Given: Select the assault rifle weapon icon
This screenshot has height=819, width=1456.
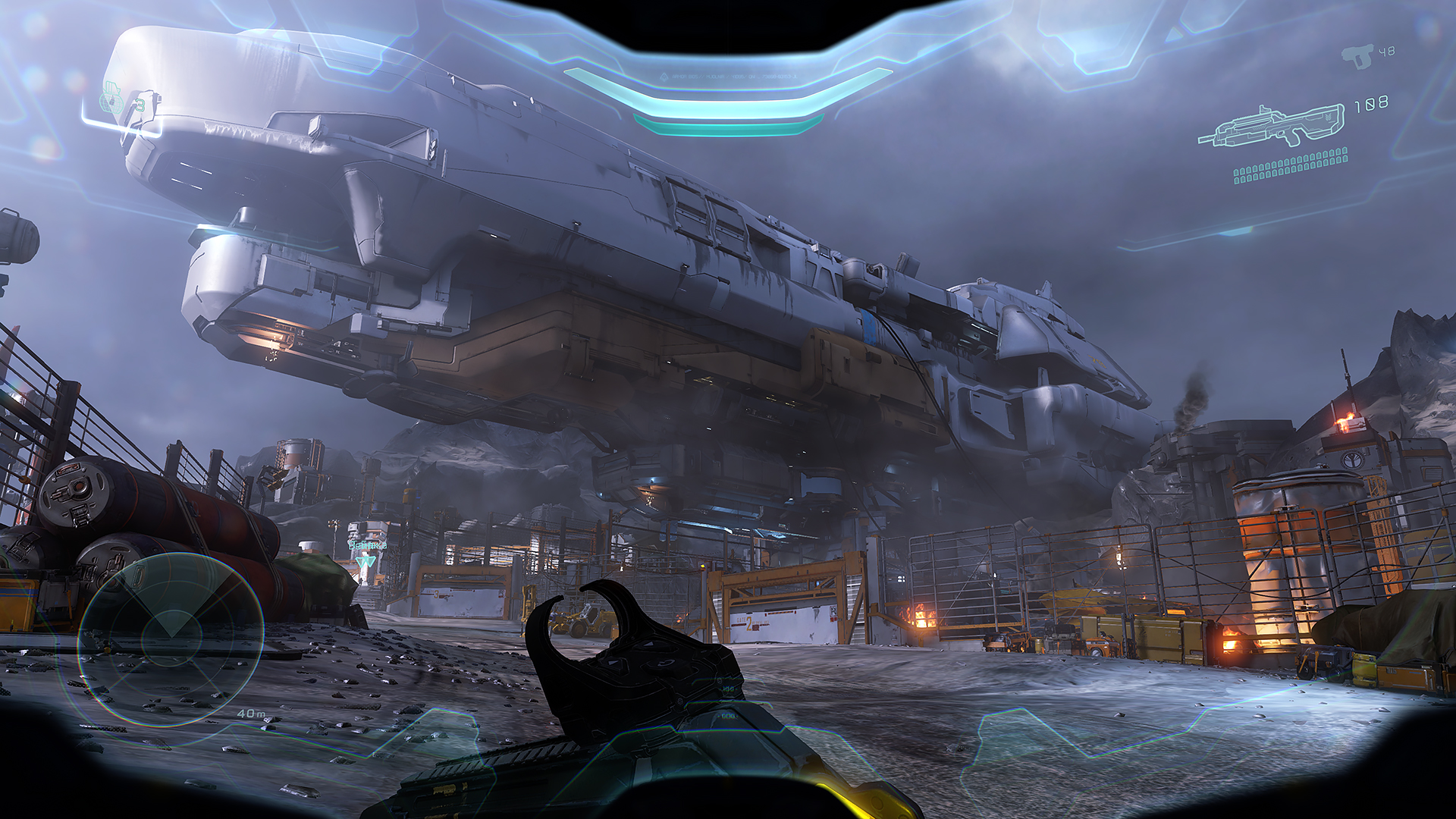Looking at the screenshot, I should tap(1270, 127).
